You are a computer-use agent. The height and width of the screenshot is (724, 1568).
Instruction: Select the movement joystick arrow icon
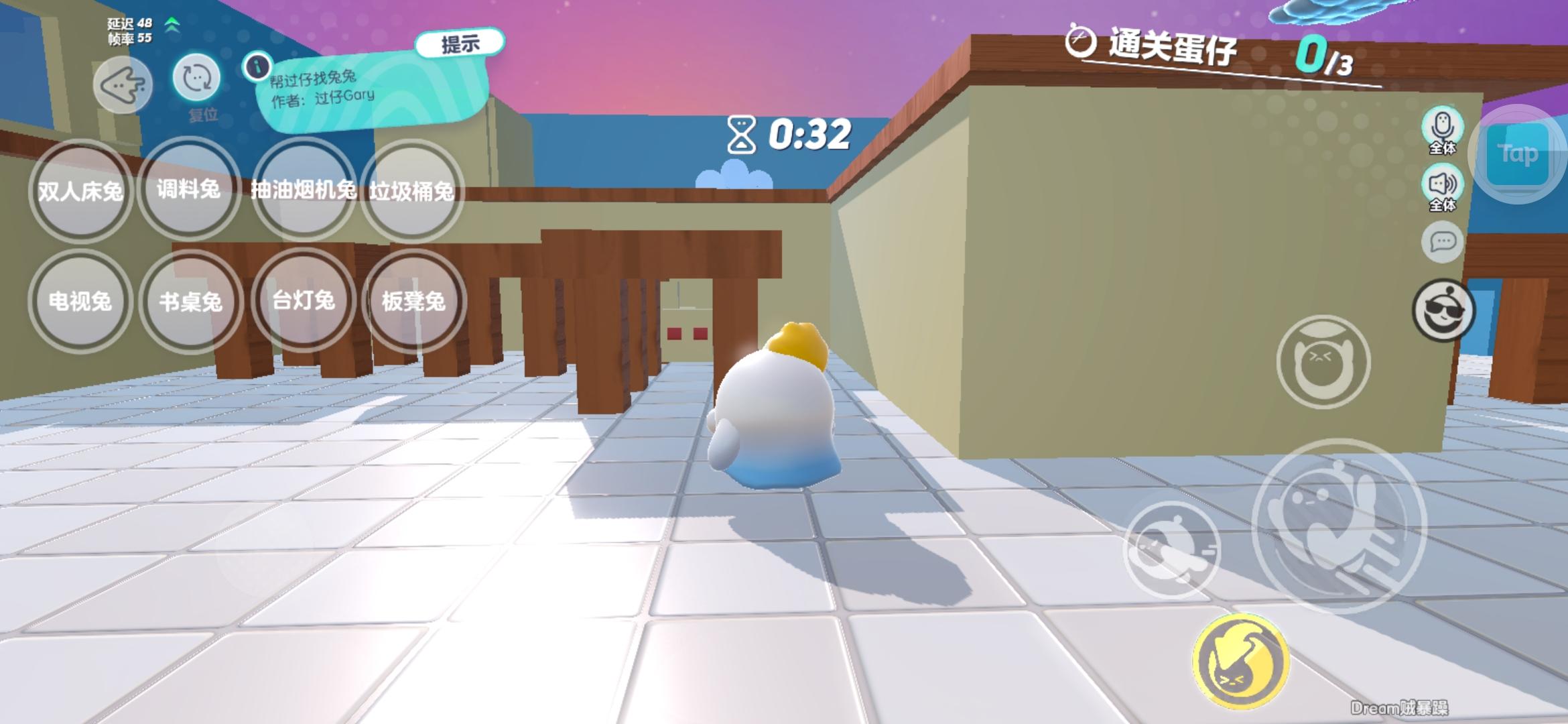pyautogui.click(x=124, y=84)
